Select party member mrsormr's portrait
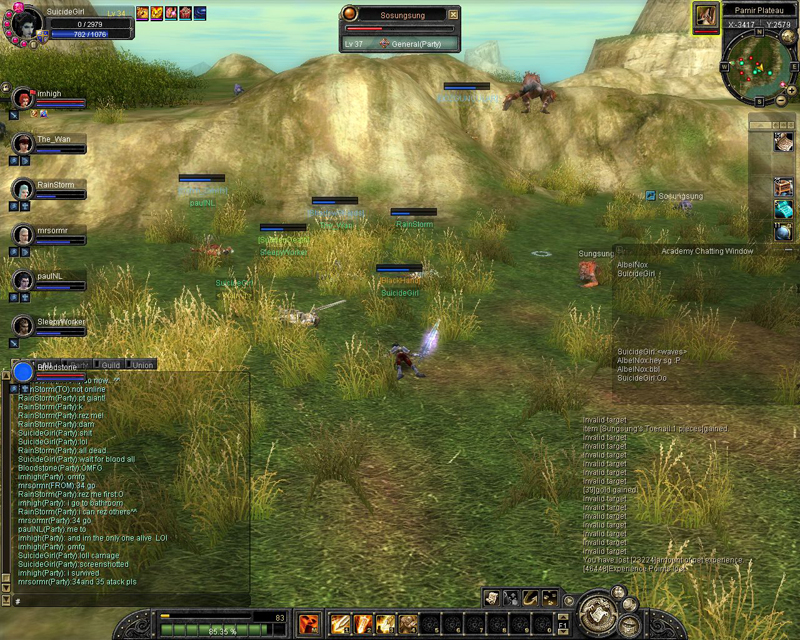Viewport: 800px width, 640px height. tap(22, 234)
